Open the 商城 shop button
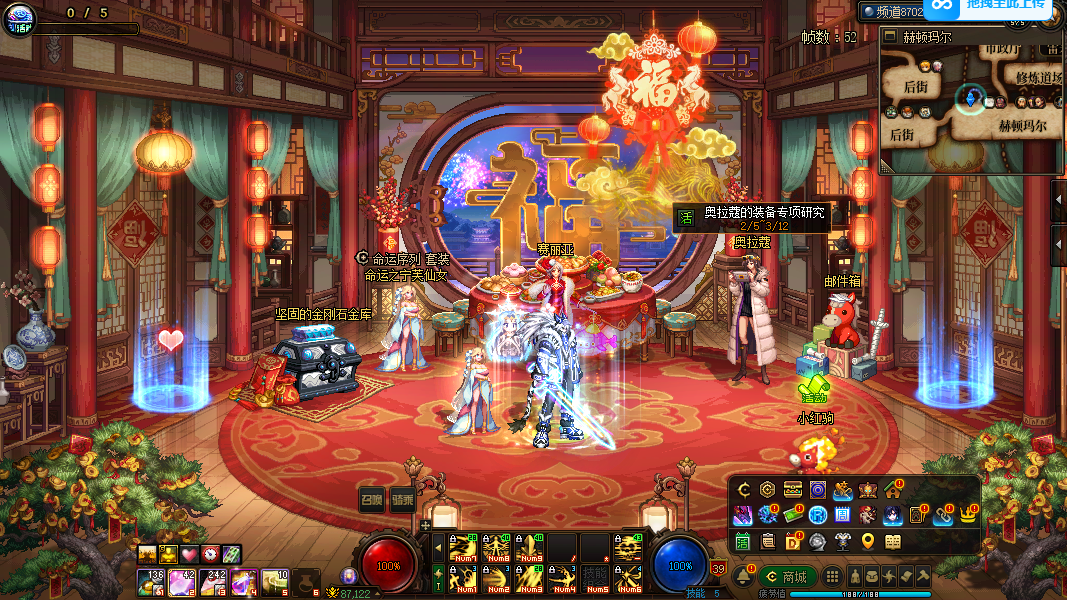 point(787,577)
